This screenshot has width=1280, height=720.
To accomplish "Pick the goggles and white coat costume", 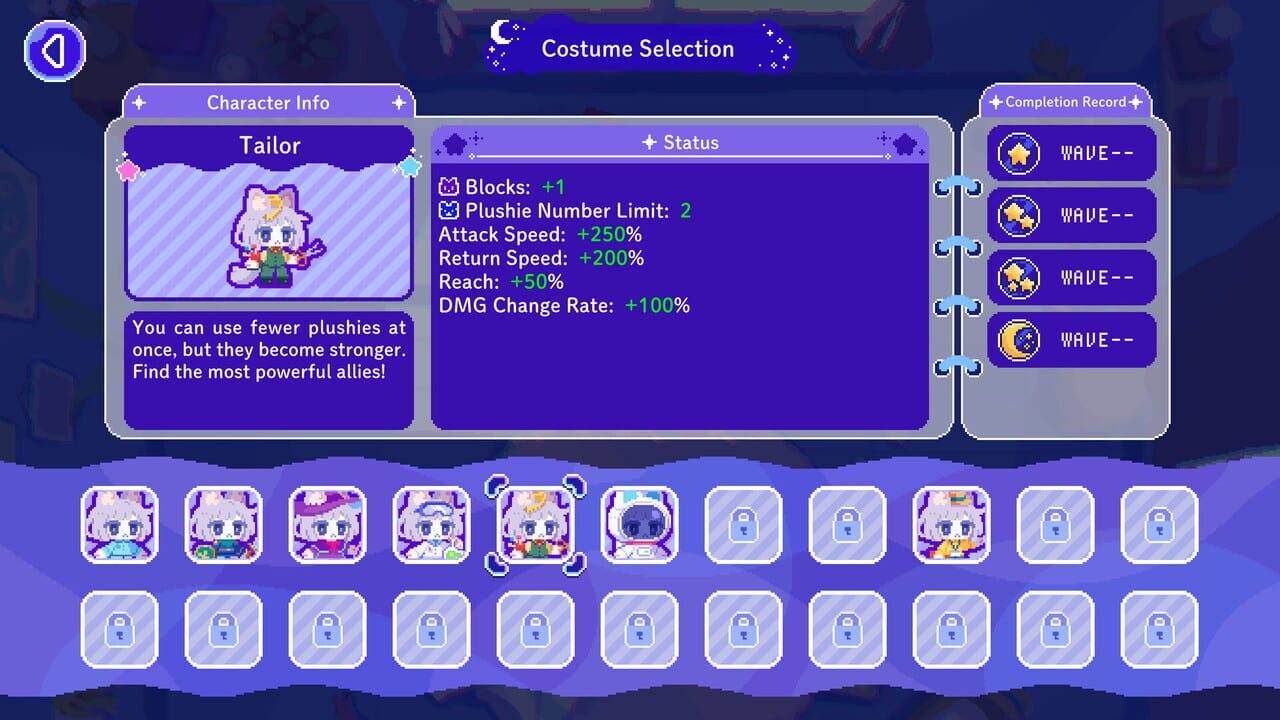I will coord(432,525).
